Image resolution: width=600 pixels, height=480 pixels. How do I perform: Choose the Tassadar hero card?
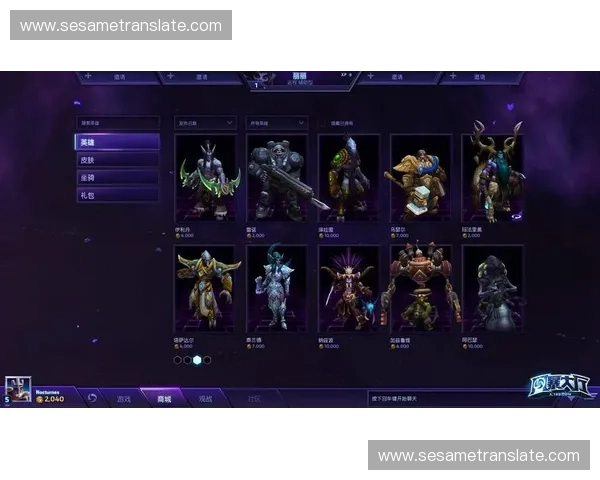click(x=206, y=288)
